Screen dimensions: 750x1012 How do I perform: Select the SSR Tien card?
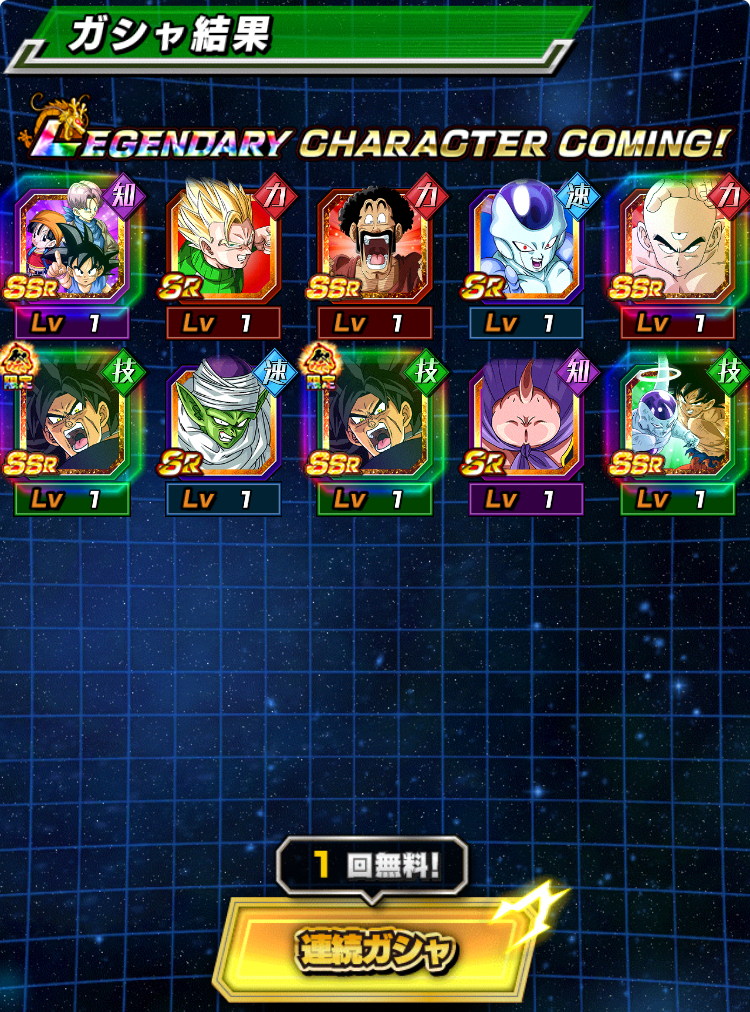(677, 247)
